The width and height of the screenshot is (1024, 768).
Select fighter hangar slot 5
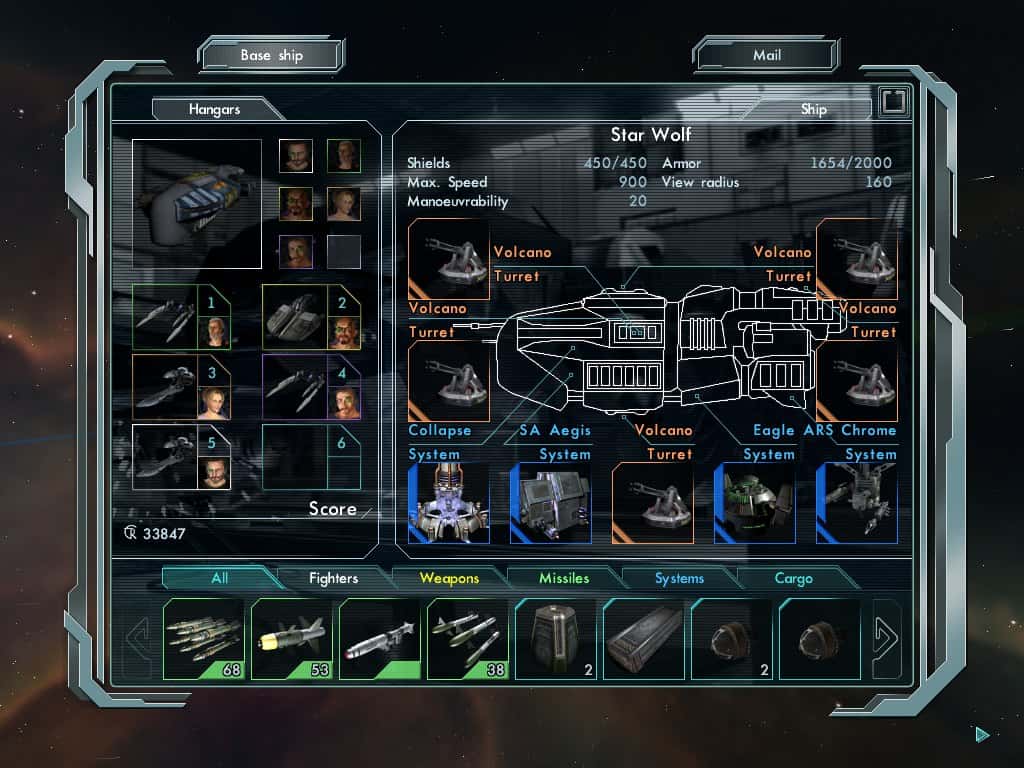pos(181,457)
